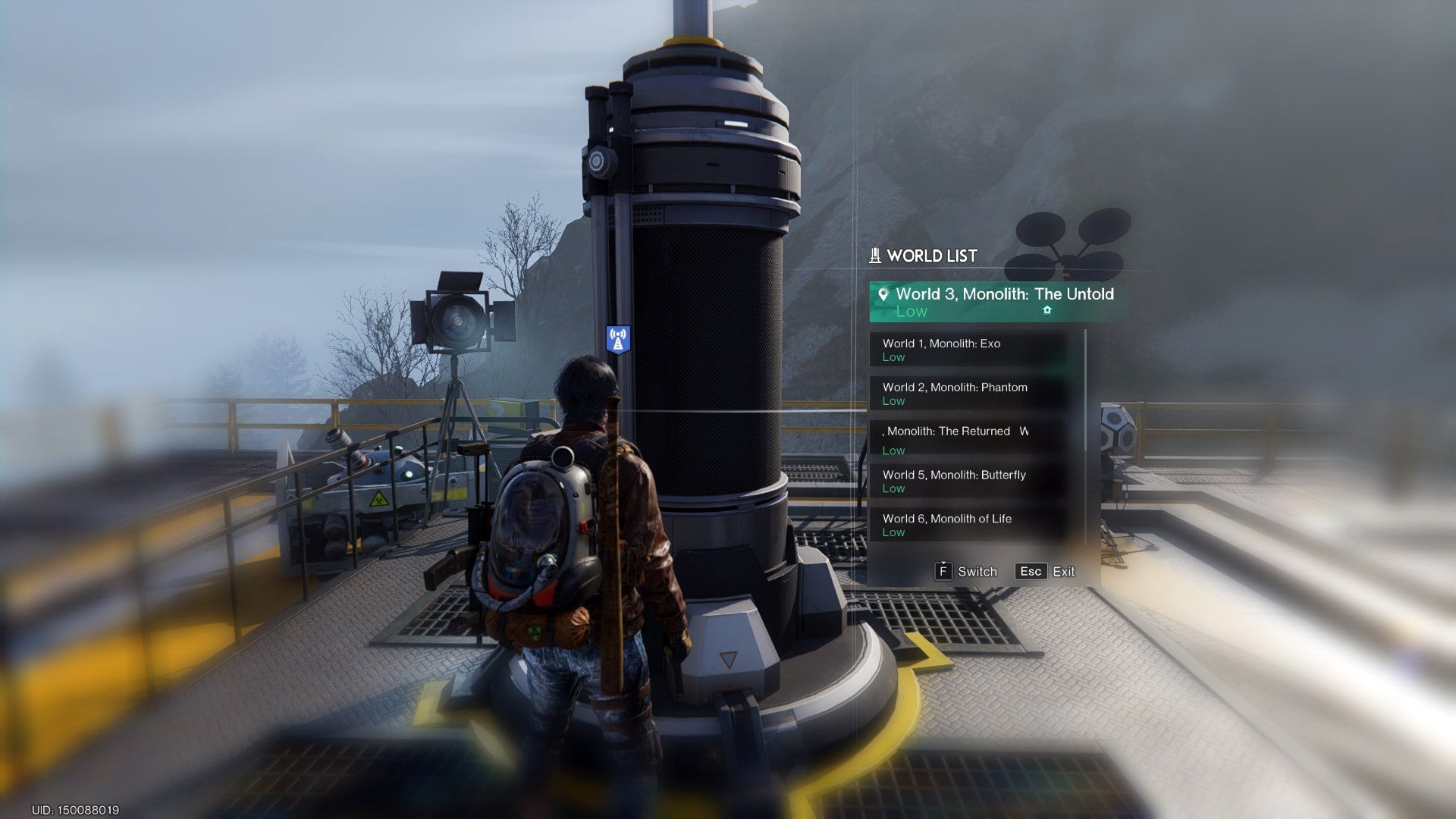Click the Exit button
Viewport: 1456px width, 819px height.
coord(1065,571)
